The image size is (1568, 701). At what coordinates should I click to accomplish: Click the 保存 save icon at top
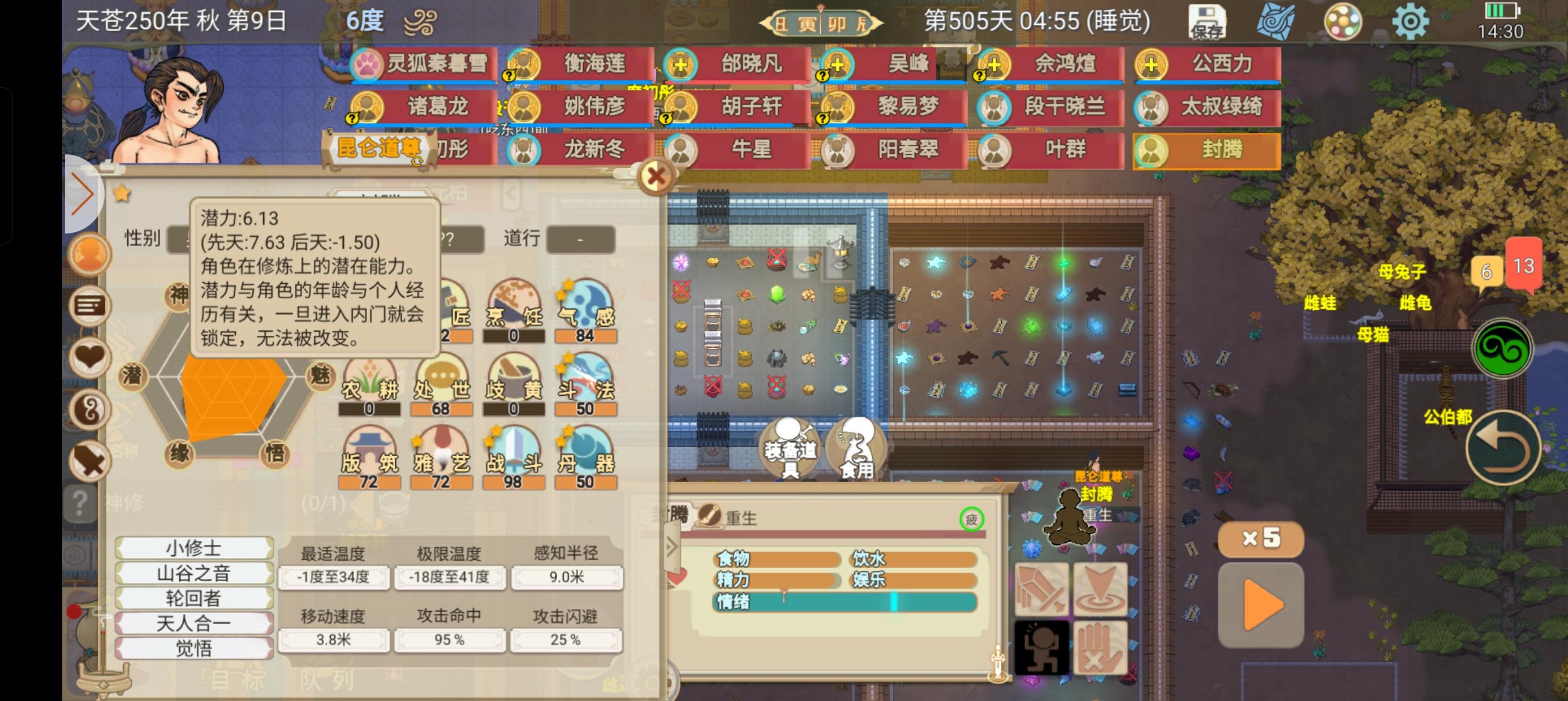1208,21
